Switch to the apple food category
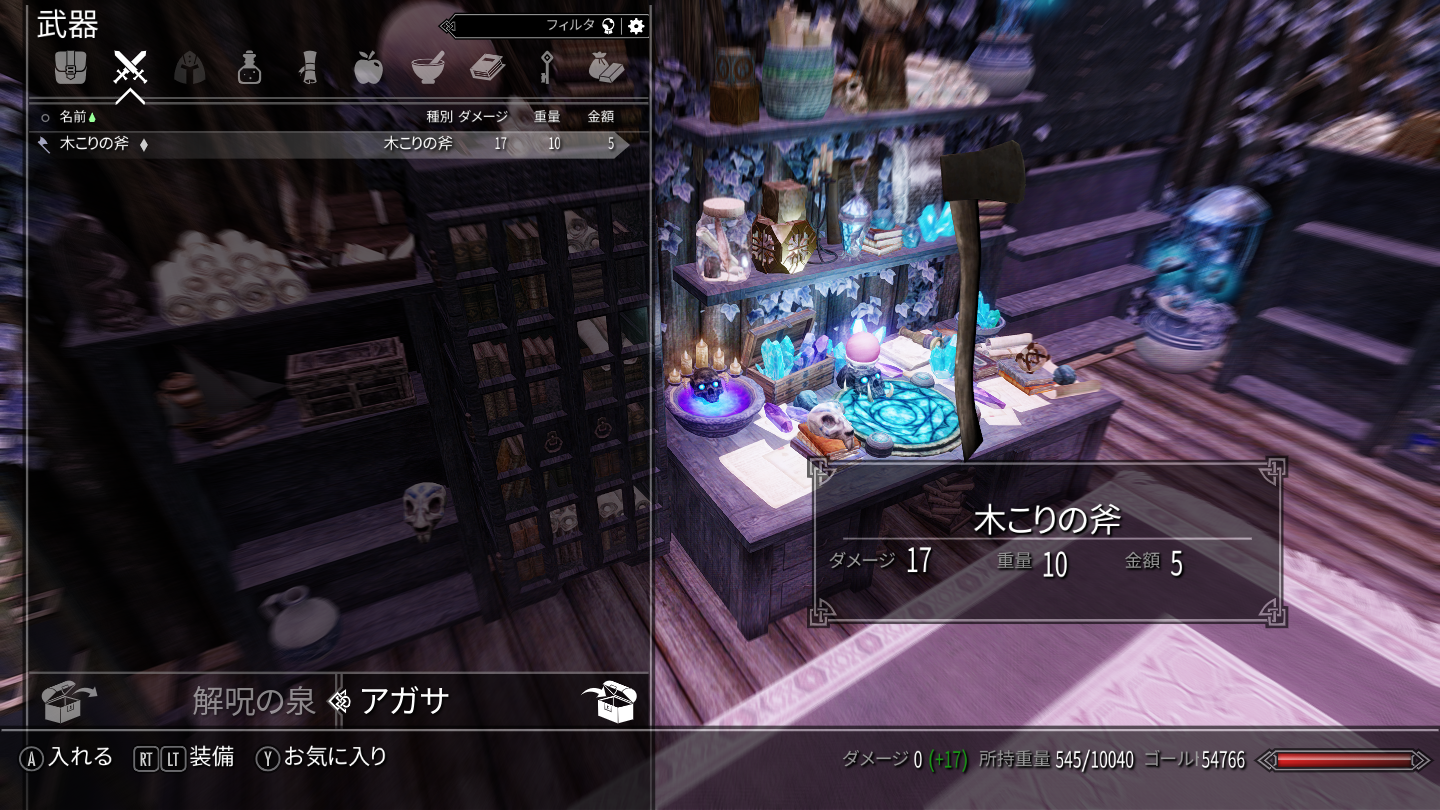The height and width of the screenshot is (810, 1440). coord(368,68)
